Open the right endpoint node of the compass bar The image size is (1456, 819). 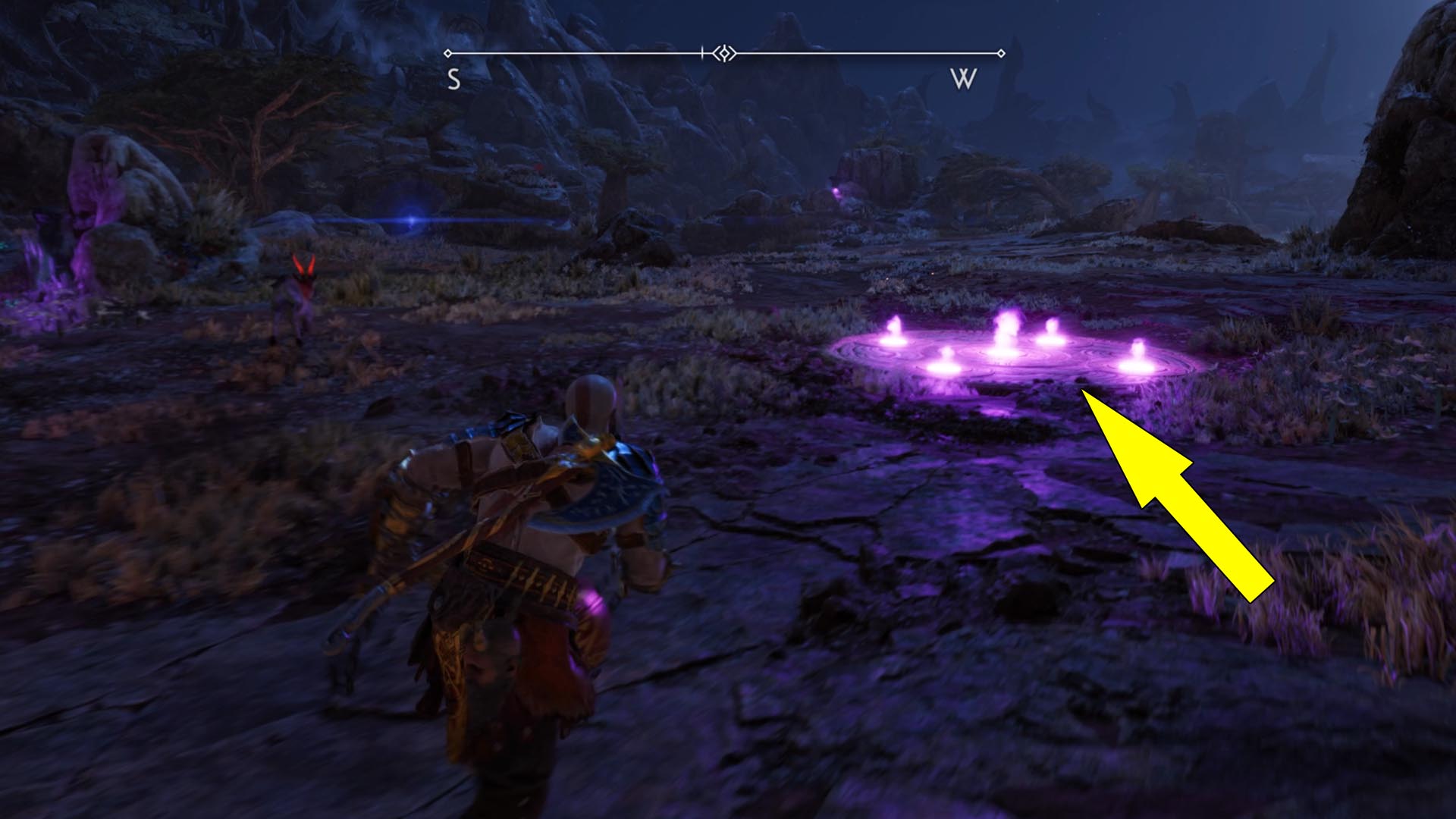(x=1003, y=53)
